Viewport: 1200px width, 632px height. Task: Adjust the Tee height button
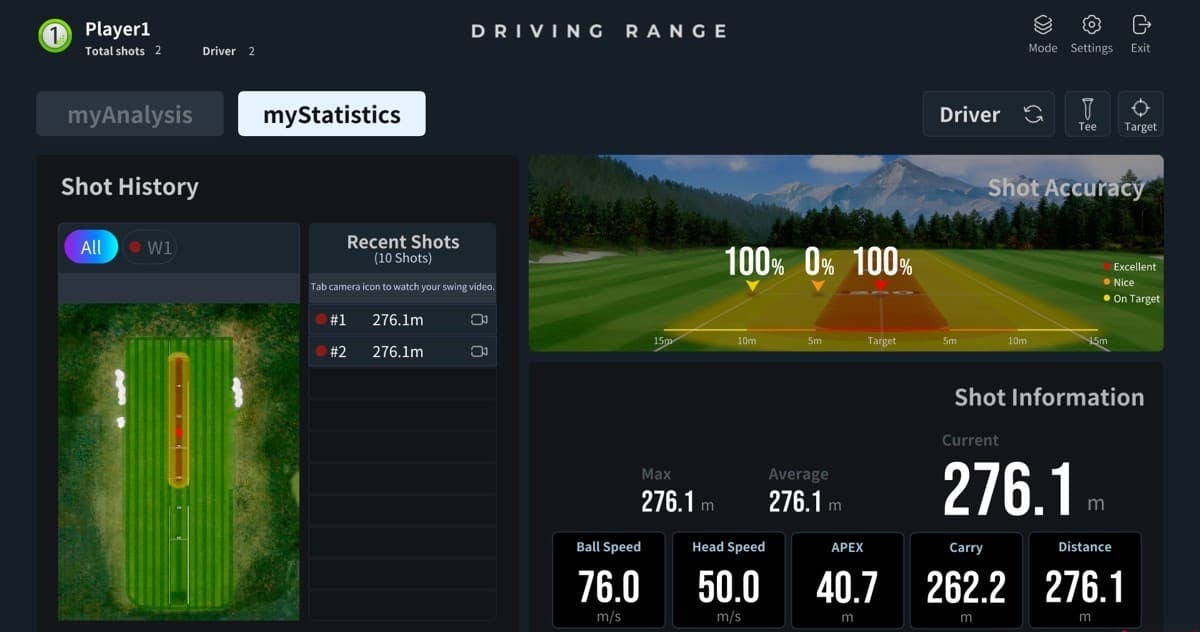(x=1087, y=114)
